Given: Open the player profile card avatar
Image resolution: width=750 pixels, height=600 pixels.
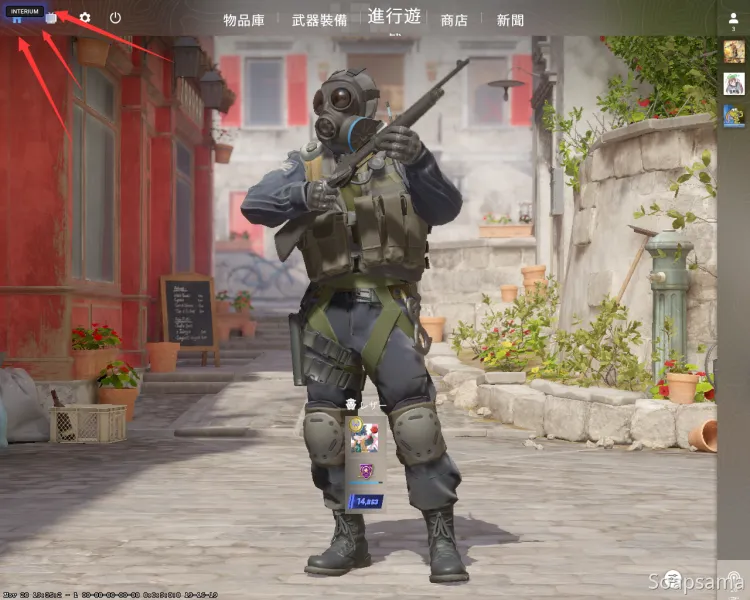Looking at the screenshot, I should click(x=365, y=437).
